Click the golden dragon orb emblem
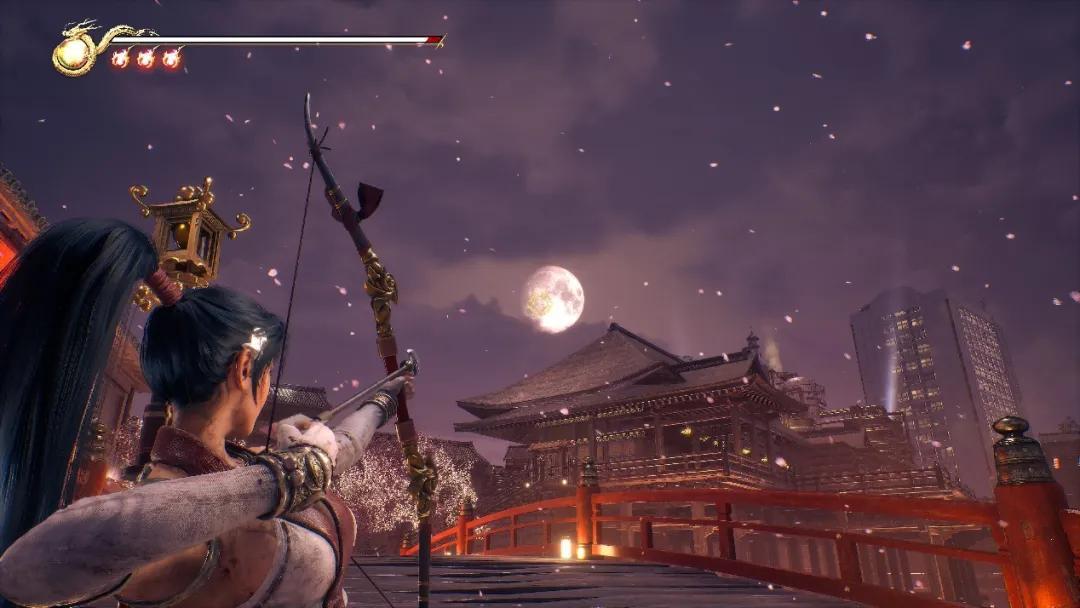This screenshot has width=1080, height=608. tap(73, 53)
